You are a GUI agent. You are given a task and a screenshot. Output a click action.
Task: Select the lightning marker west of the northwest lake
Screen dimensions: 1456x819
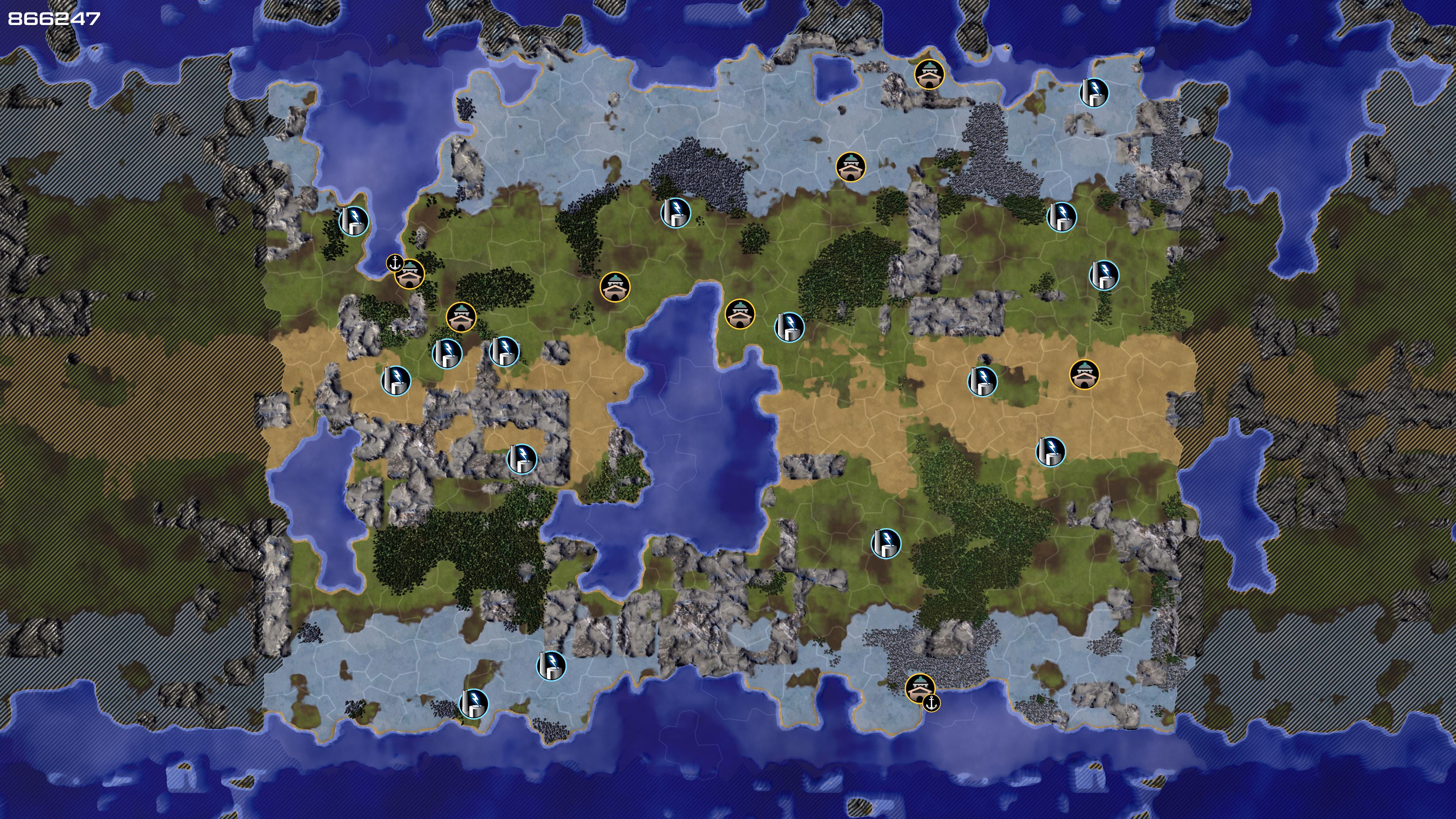pyautogui.click(x=353, y=220)
